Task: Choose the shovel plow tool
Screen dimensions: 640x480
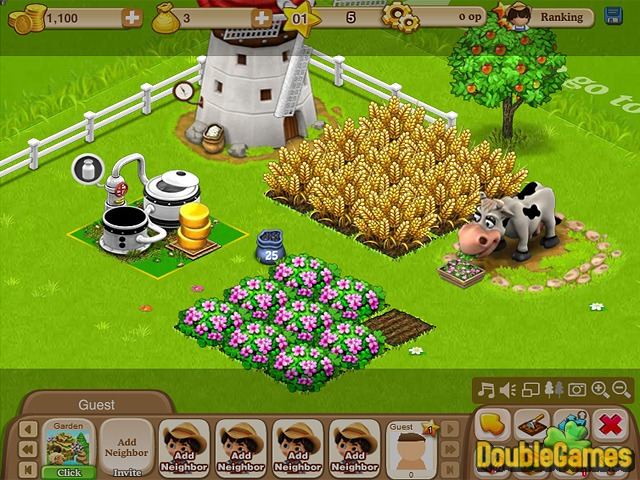Action: [x=533, y=425]
